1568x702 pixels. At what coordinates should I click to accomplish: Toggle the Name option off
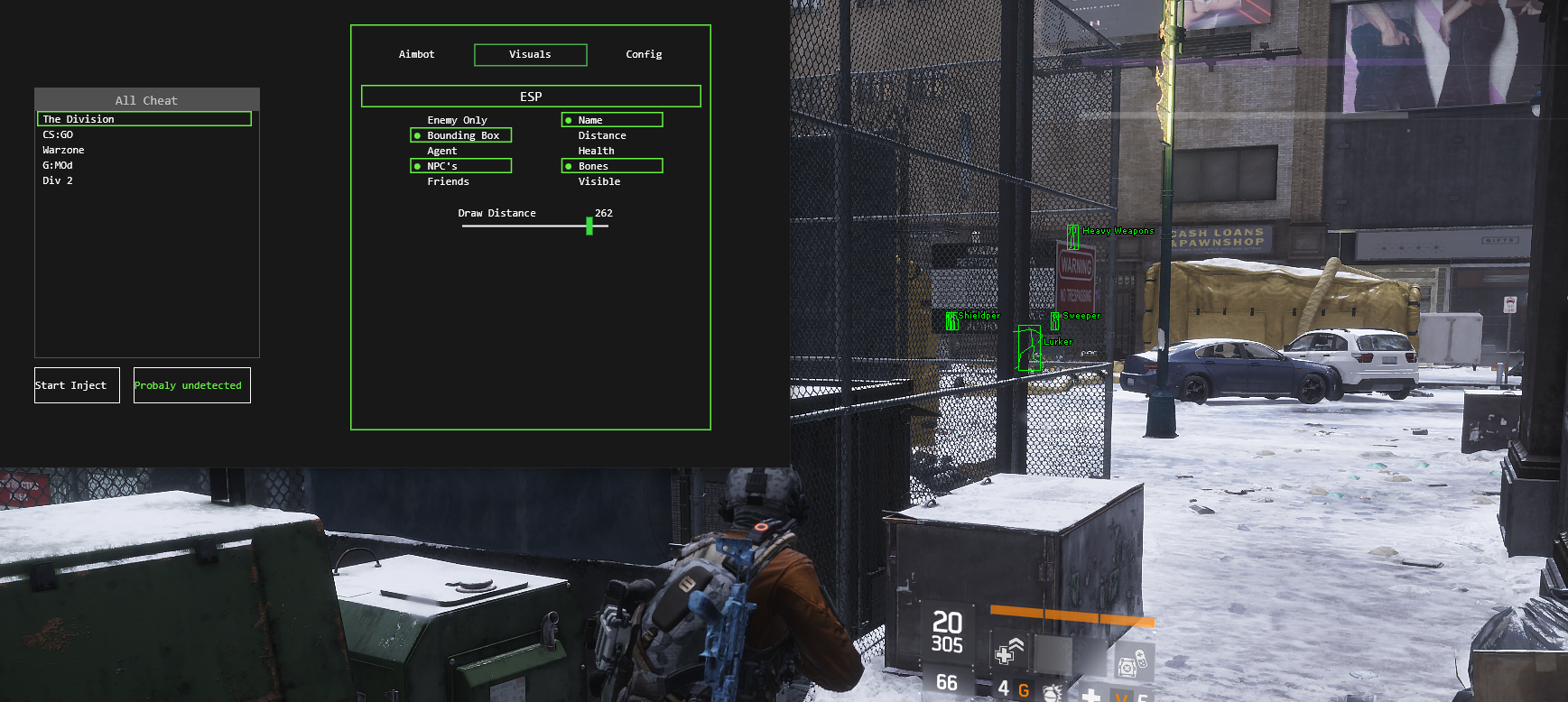click(612, 120)
